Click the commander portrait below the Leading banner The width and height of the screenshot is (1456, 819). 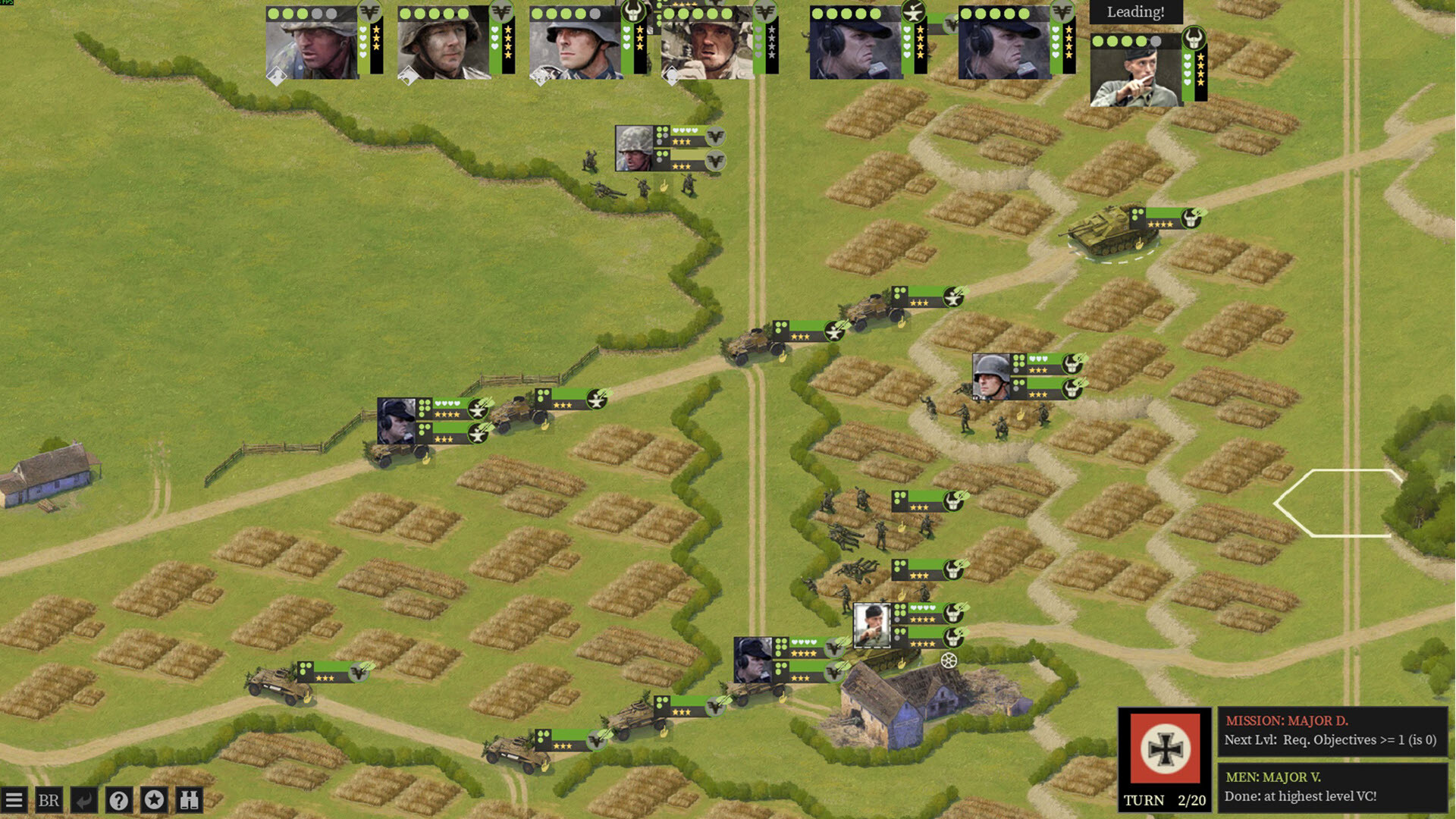[1134, 72]
